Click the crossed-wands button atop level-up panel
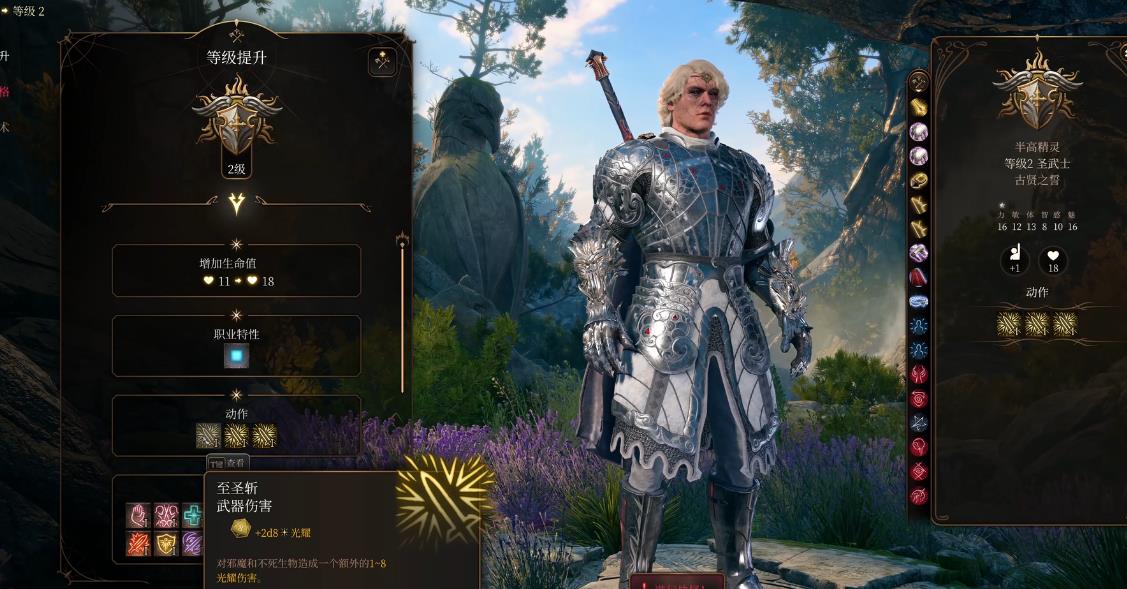The height and width of the screenshot is (589, 1127). (x=382, y=62)
